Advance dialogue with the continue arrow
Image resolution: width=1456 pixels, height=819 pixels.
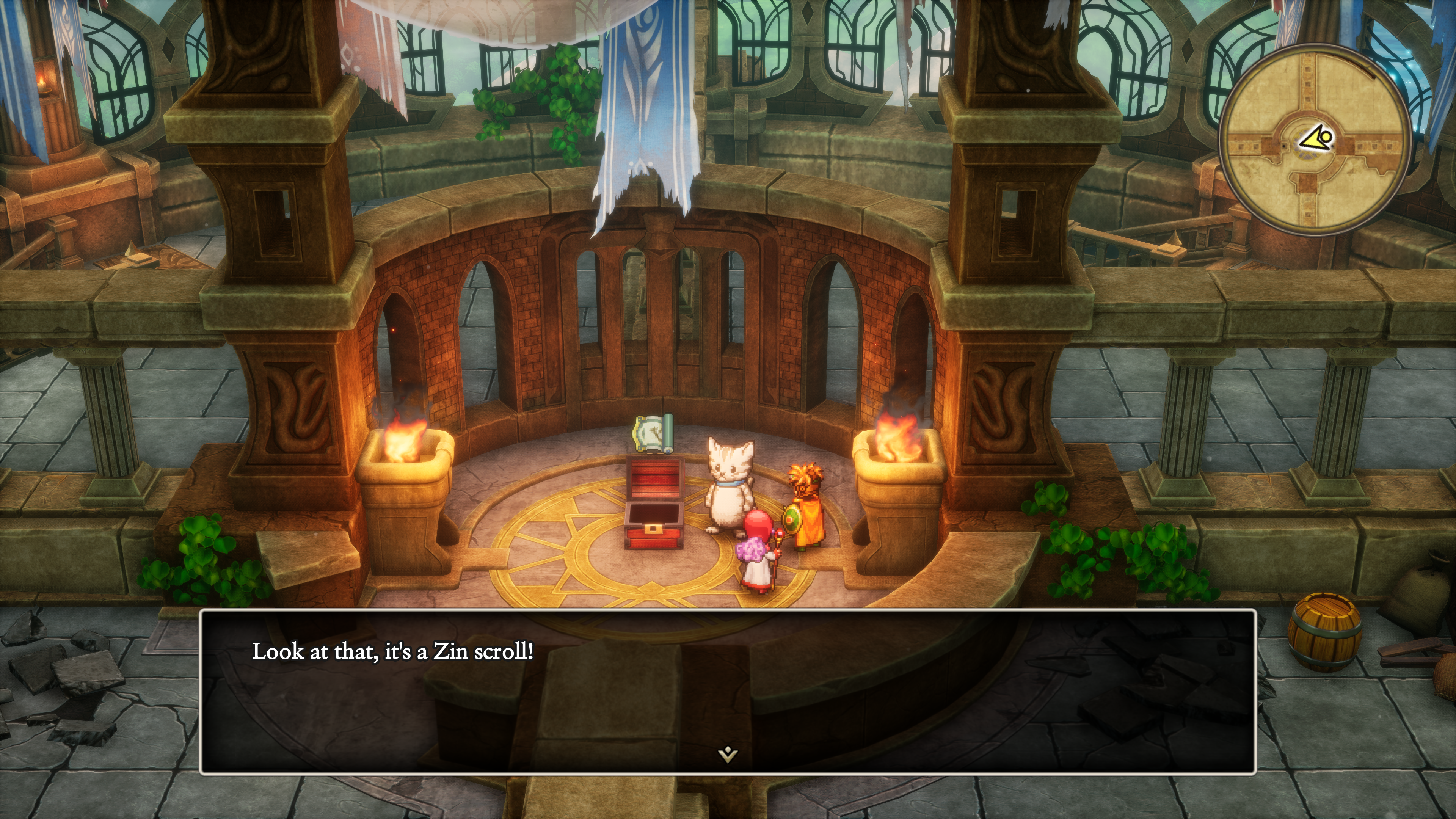click(x=728, y=754)
